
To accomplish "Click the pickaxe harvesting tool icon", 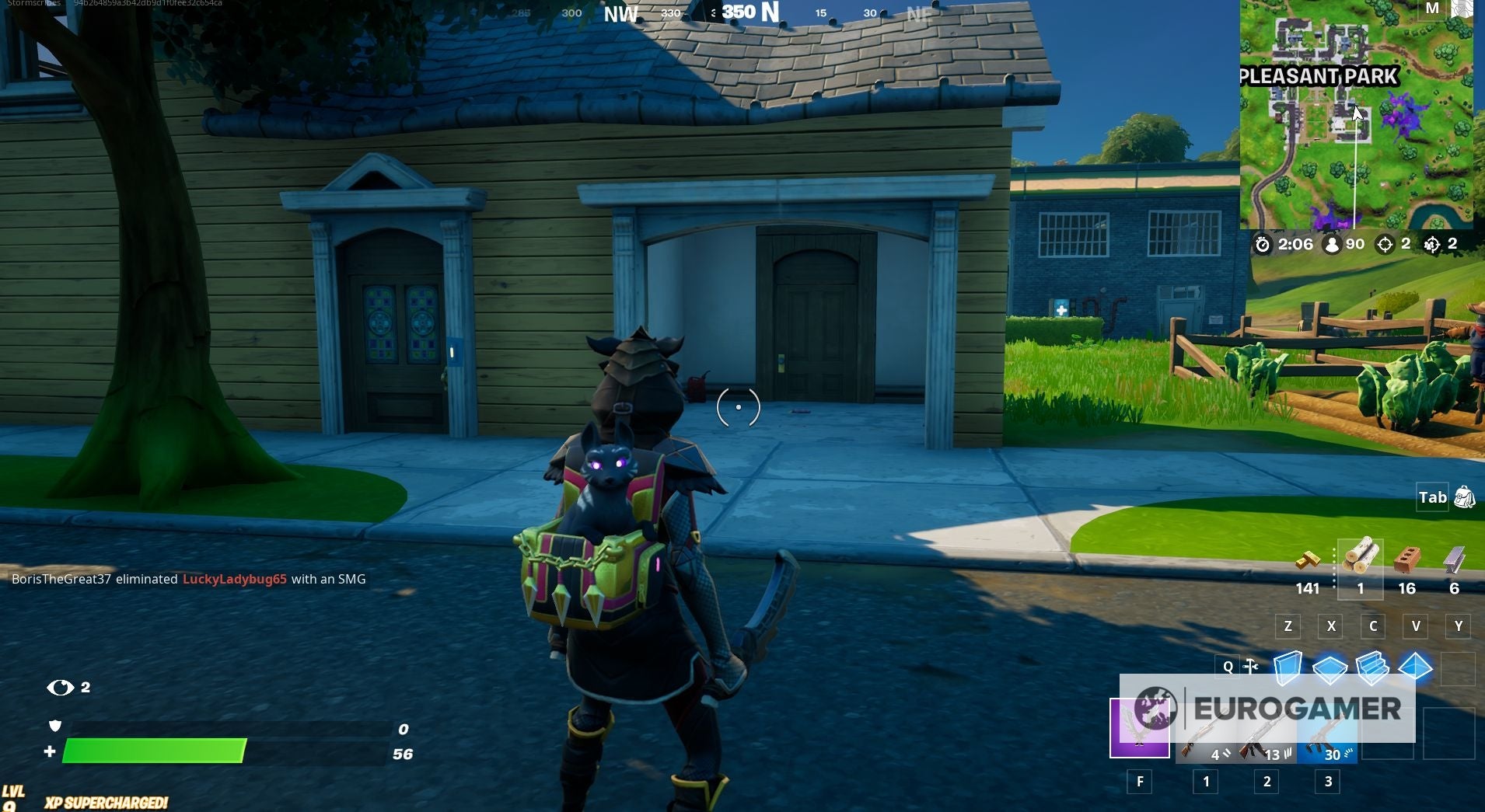I will (x=1252, y=666).
